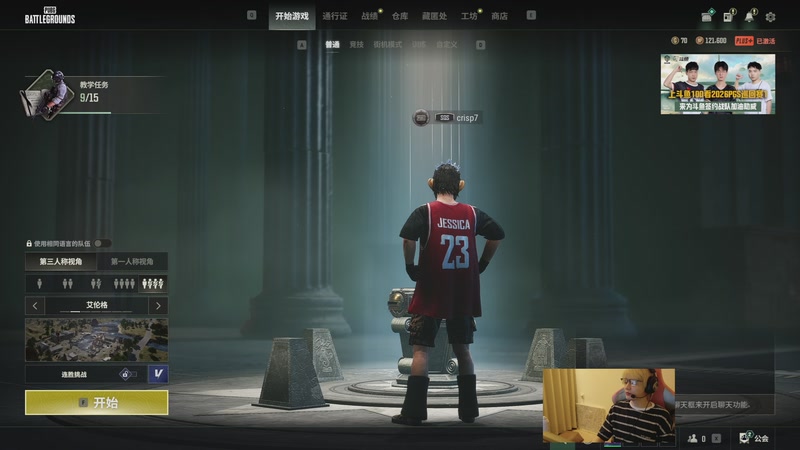The width and height of the screenshot is (800, 450).
Task: Visit the 商店 store tab
Action: click(500, 16)
